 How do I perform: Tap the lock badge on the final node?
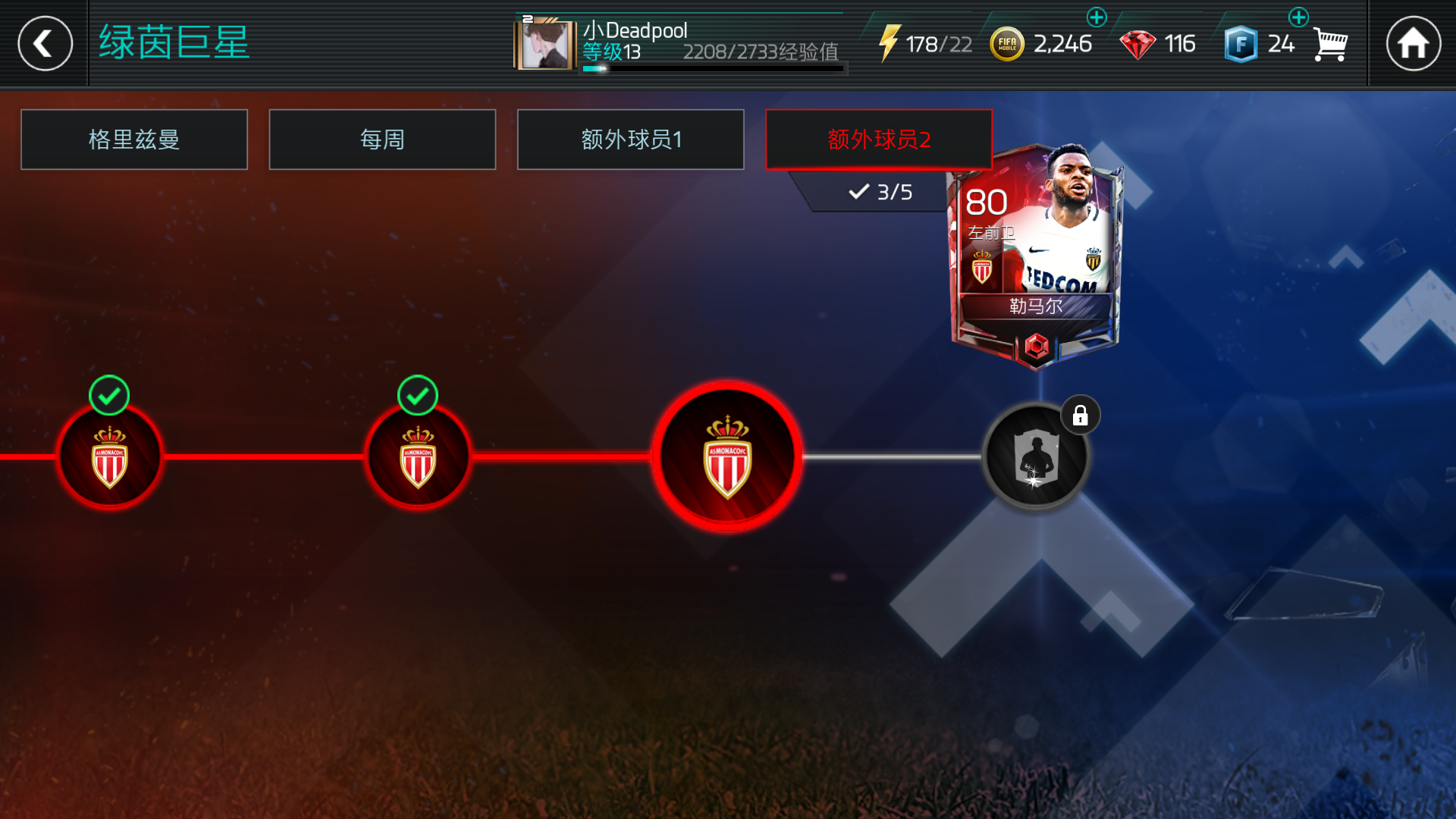[x=1080, y=414]
